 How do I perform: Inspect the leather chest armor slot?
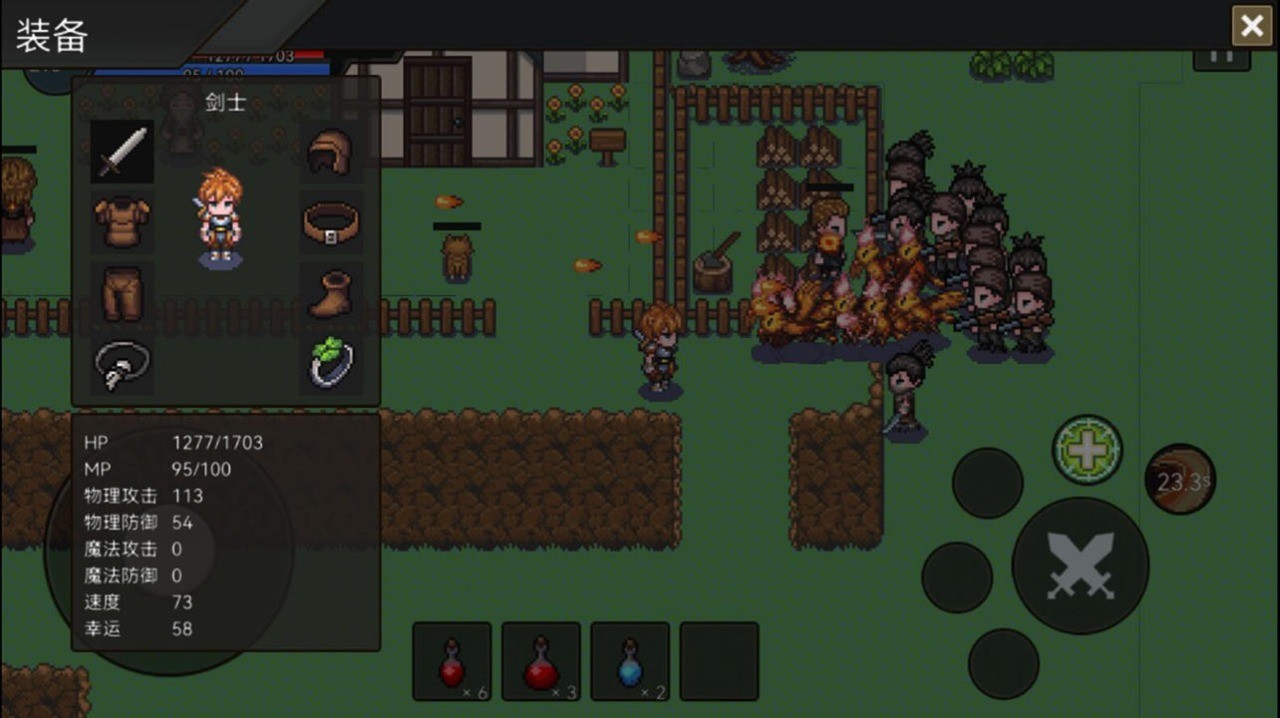tap(122, 222)
